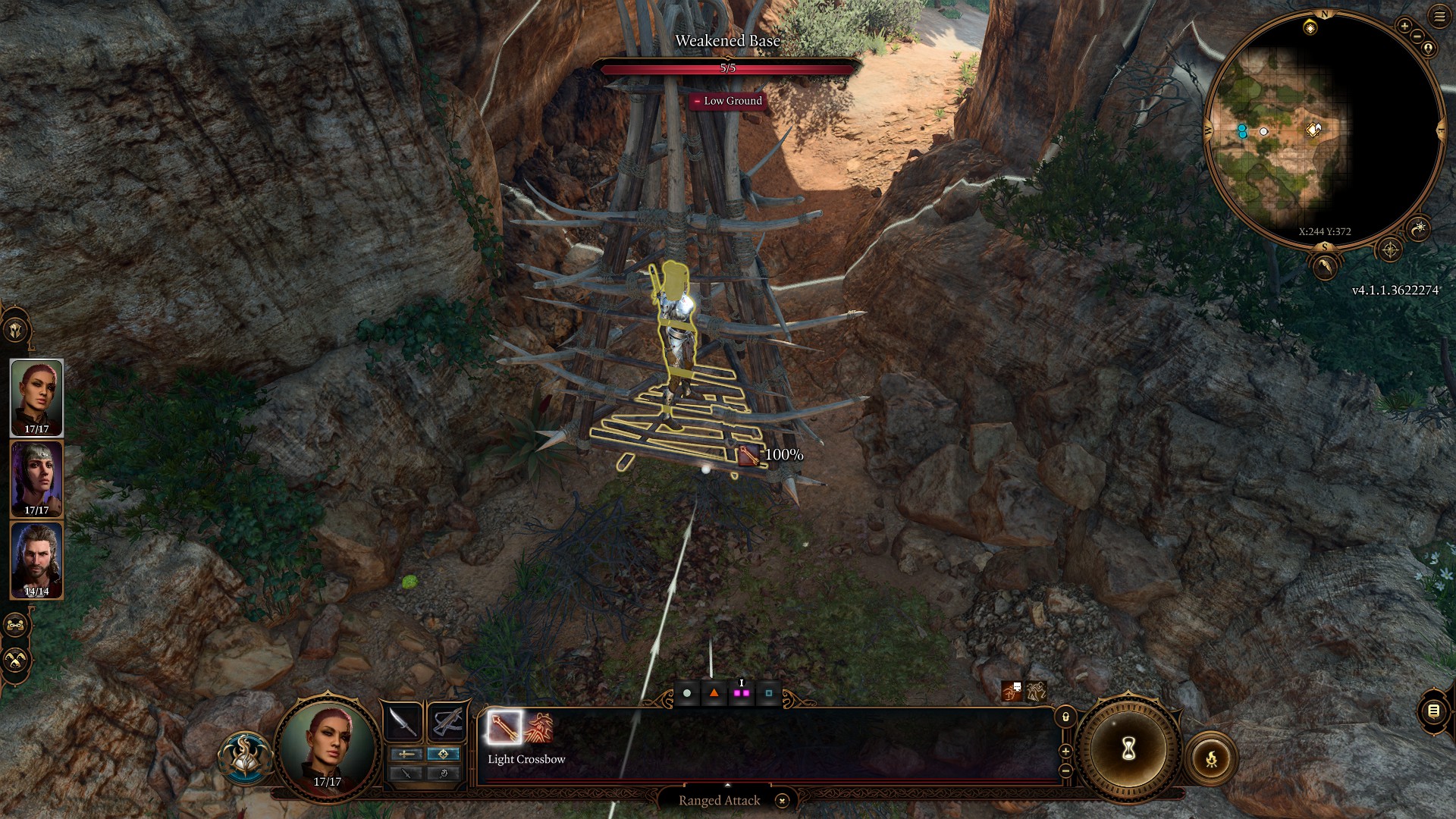
Task: Click the compass rose icon beneath the minimap
Action: click(x=1391, y=249)
